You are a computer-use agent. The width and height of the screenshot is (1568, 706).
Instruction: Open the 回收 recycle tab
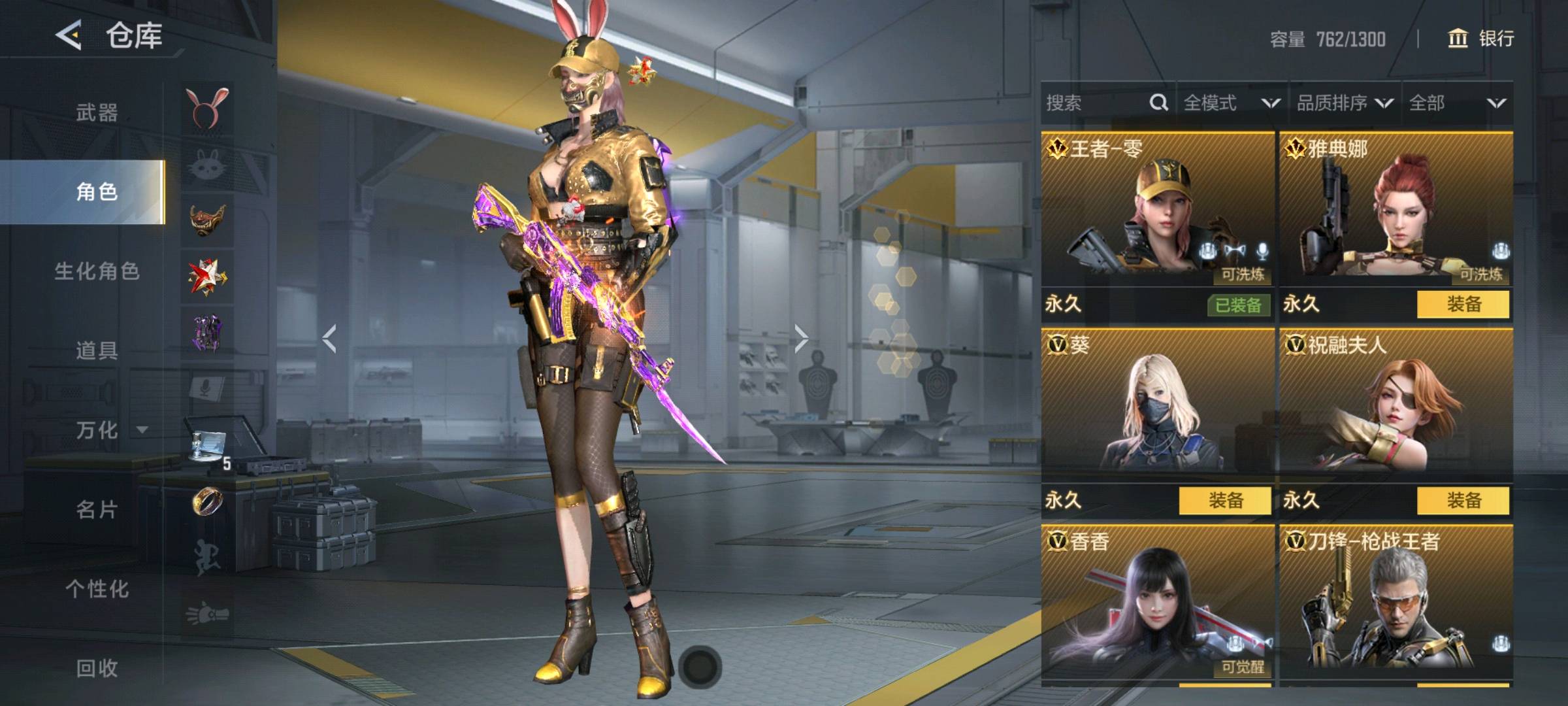[x=97, y=667]
